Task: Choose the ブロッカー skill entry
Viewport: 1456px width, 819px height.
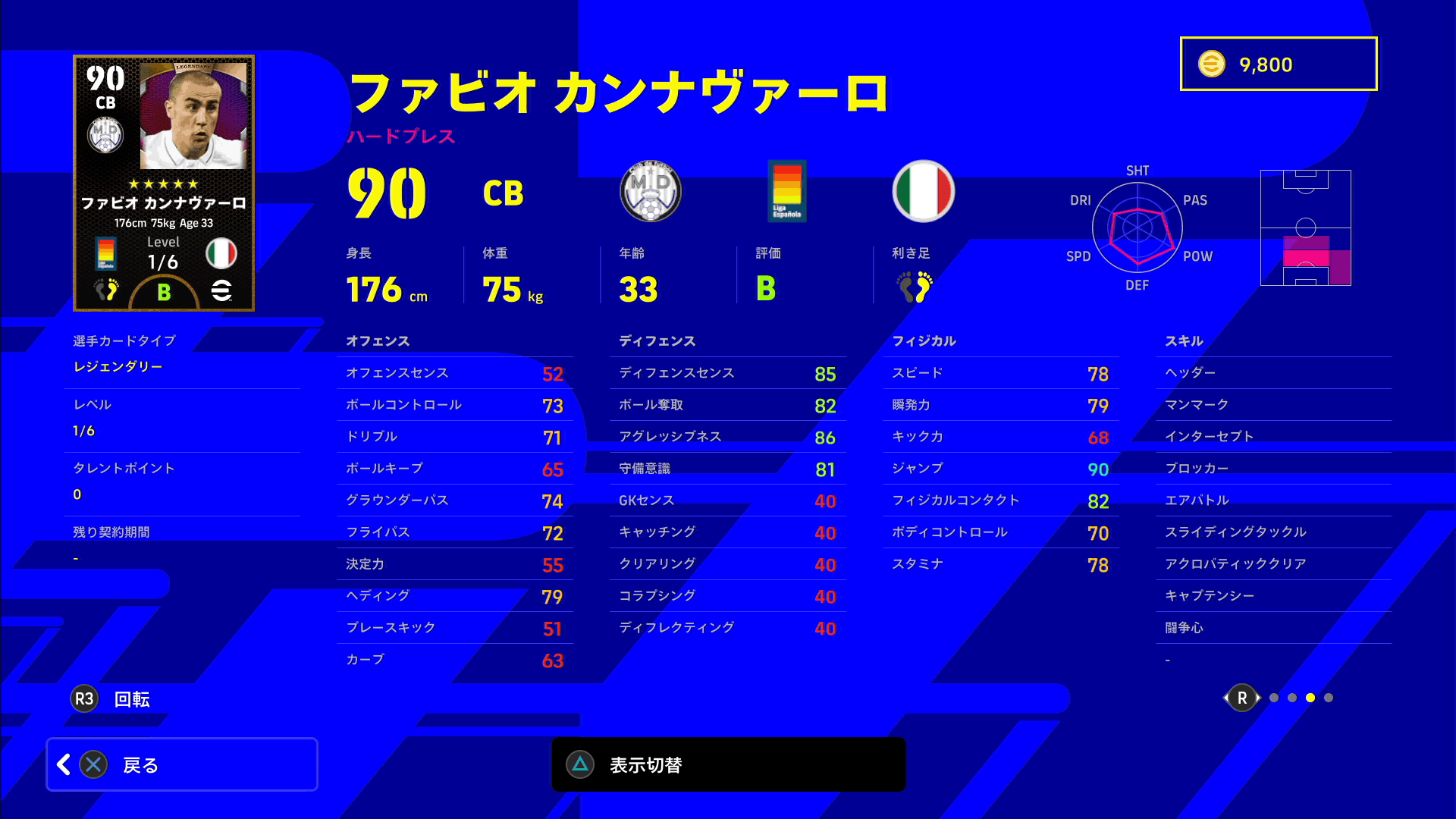Action: coord(1272,469)
